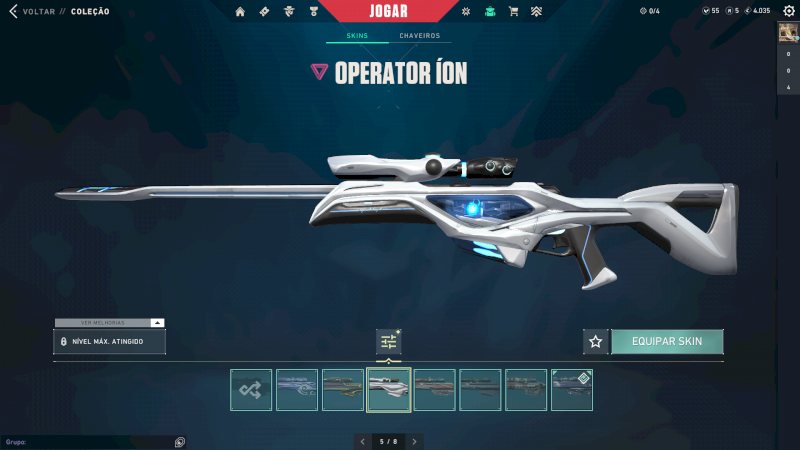The width and height of the screenshot is (800, 450).
Task: Equip the skin with Equipar Skin
Action: (x=667, y=342)
